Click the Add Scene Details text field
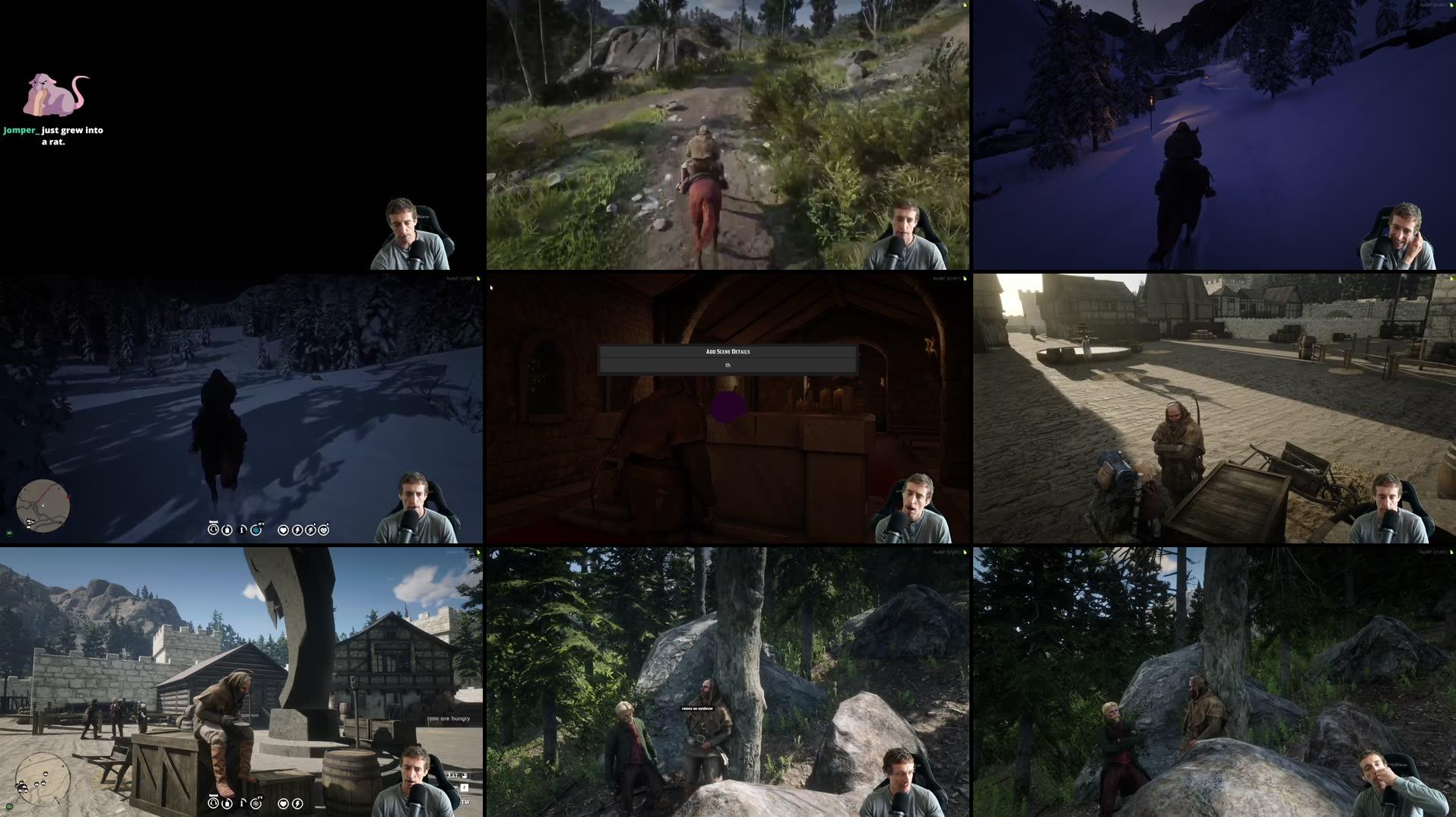The width and height of the screenshot is (1456, 817). click(728, 365)
